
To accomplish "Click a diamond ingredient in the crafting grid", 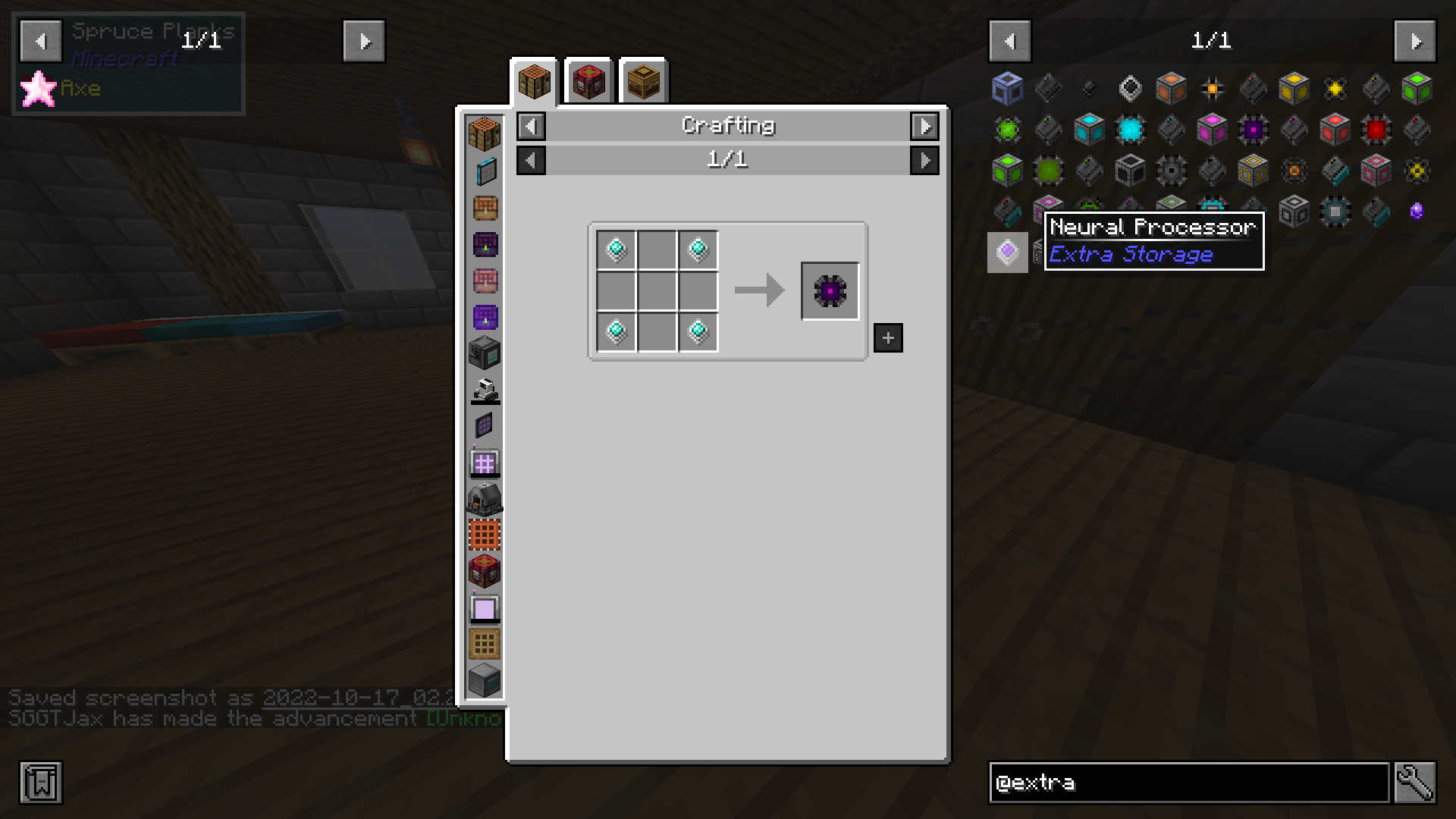I will (616, 250).
